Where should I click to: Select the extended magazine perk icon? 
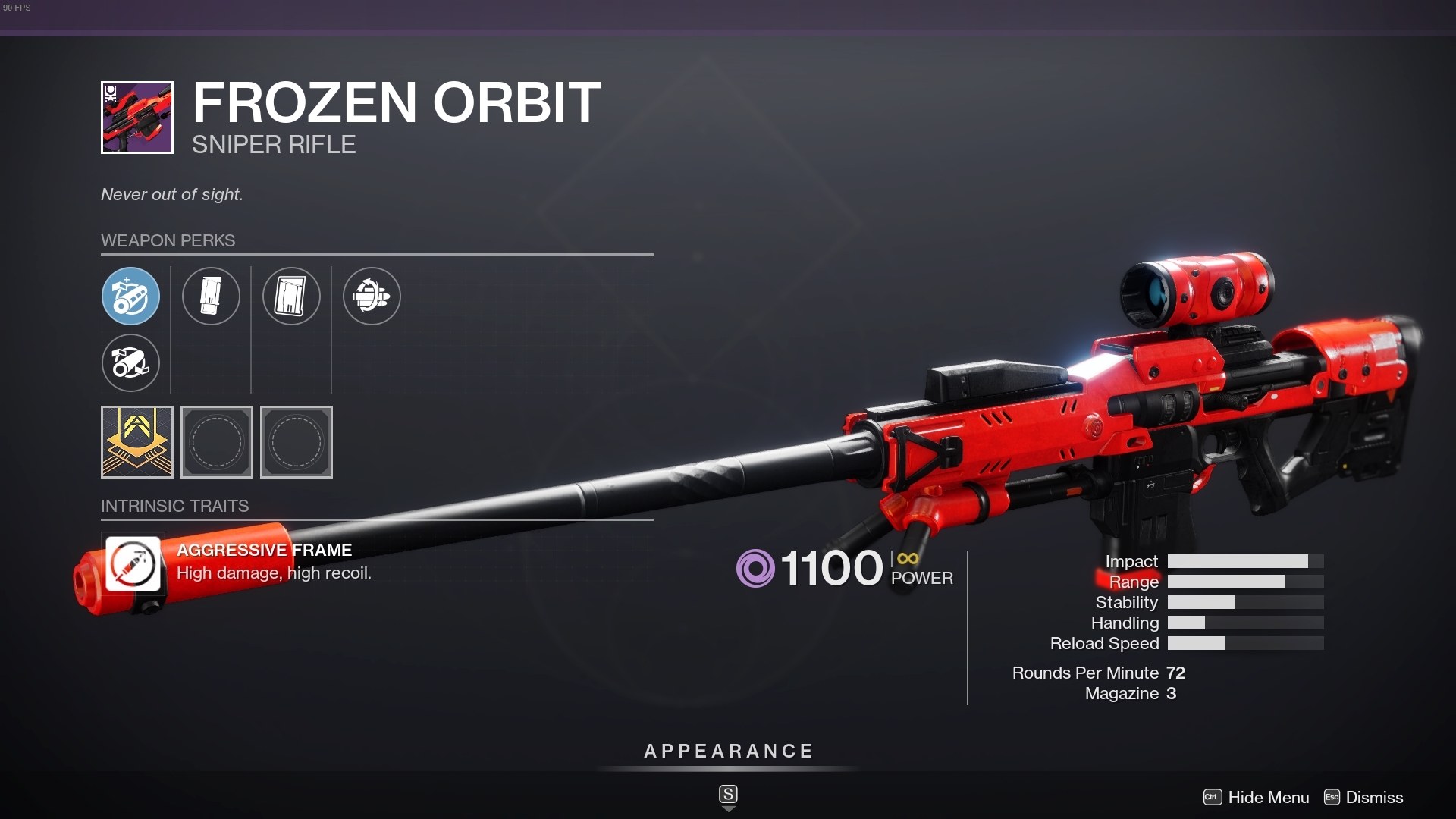(x=292, y=296)
